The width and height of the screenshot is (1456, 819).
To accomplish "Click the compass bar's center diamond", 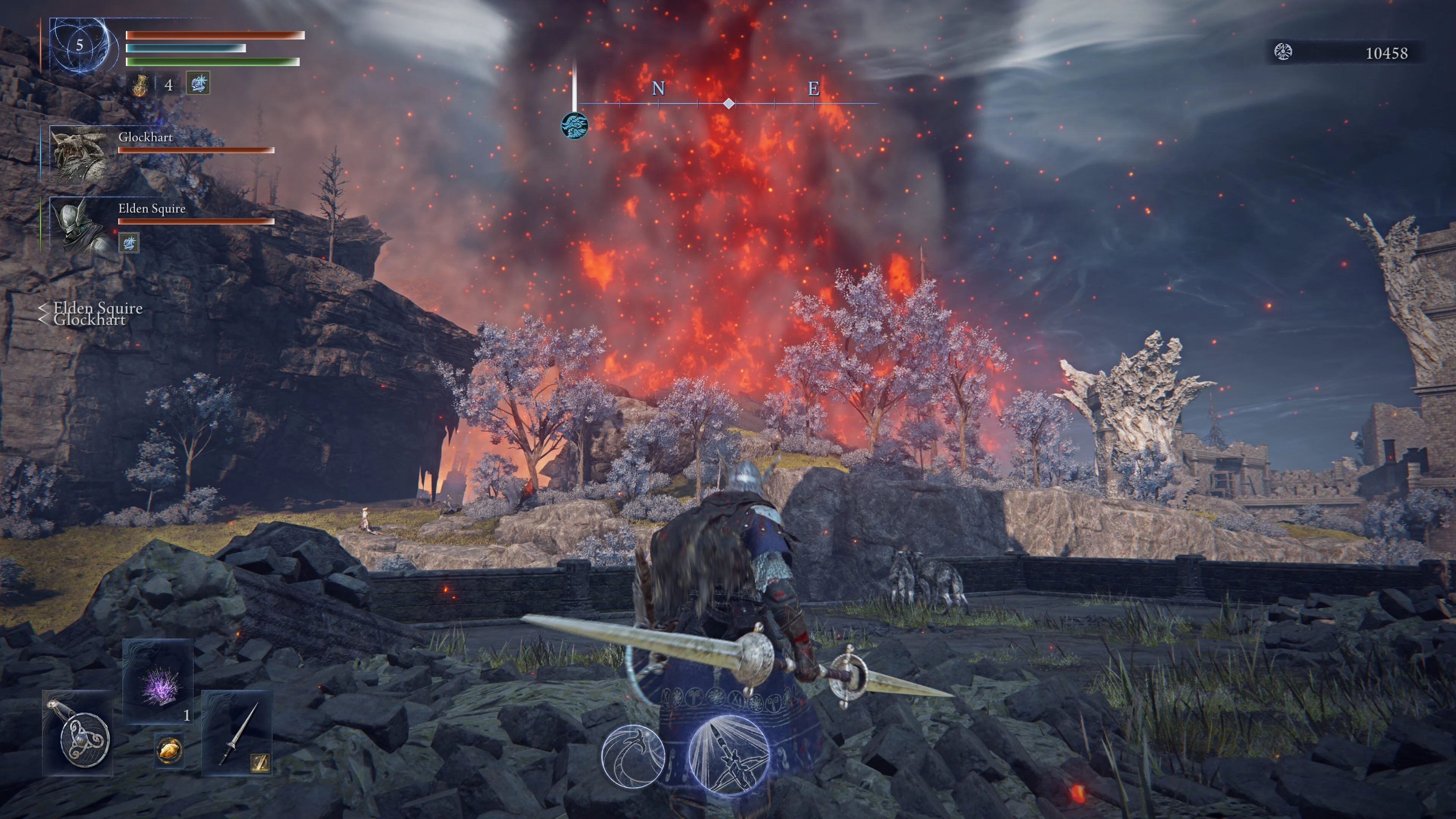I will tap(729, 104).
